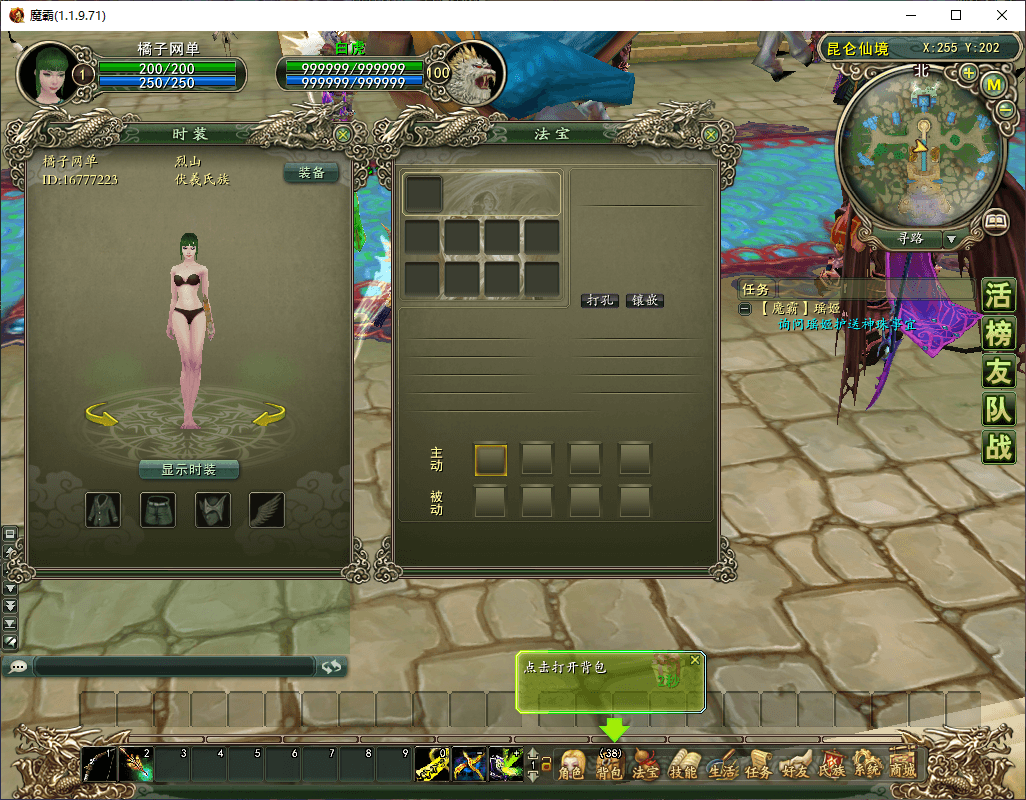Click the 显示时装 button

click(189, 469)
